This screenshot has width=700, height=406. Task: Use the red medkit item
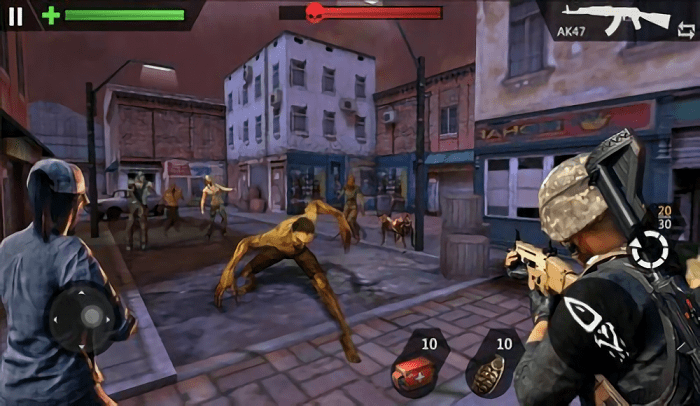pyautogui.click(x=414, y=368)
